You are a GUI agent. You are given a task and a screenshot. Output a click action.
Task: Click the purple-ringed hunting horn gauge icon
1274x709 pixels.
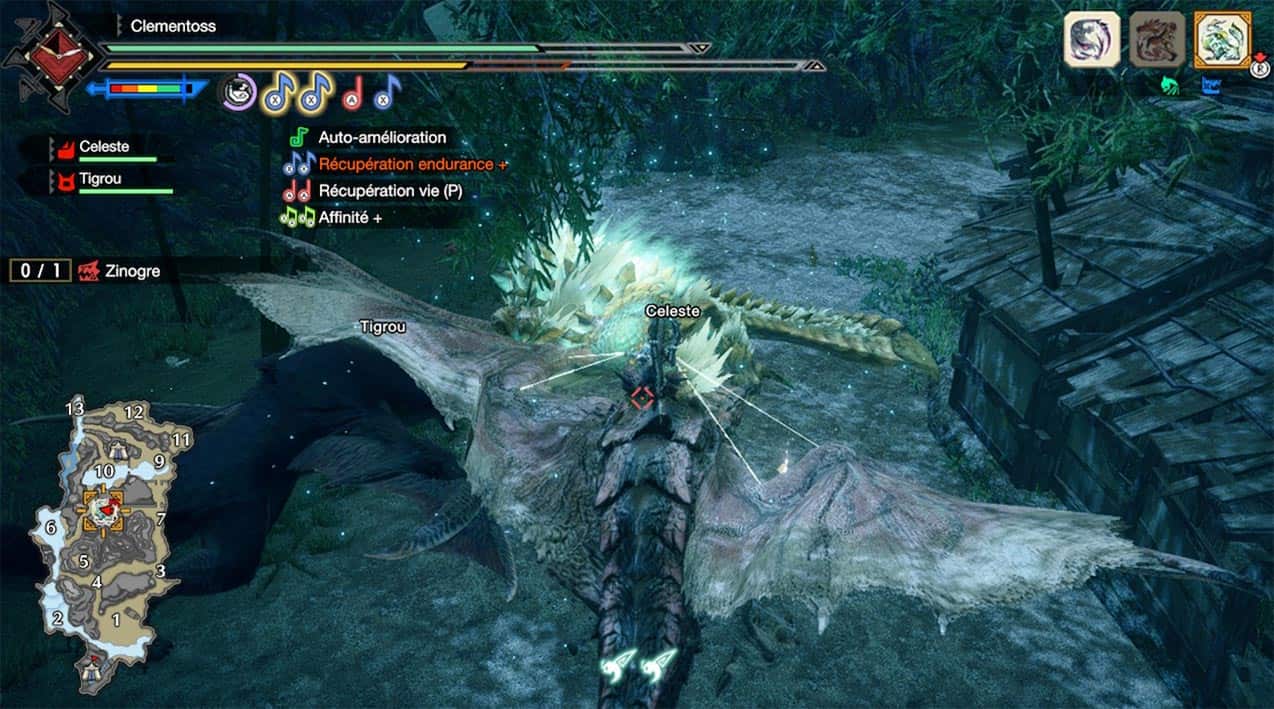[x=239, y=93]
